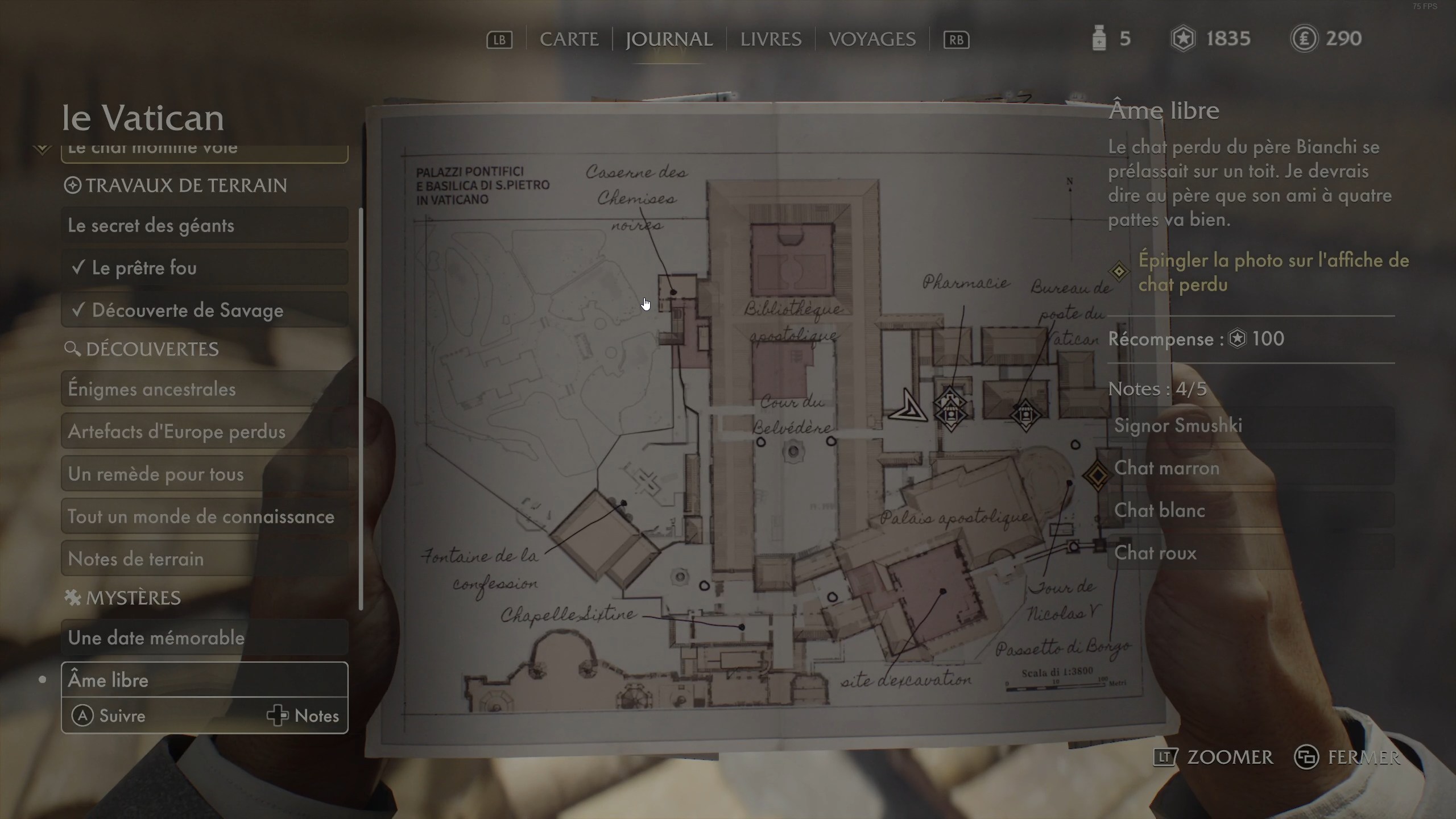Select 'Artefacts d'Europe perdus' entry
The width and height of the screenshot is (1456, 819).
(205, 432)
